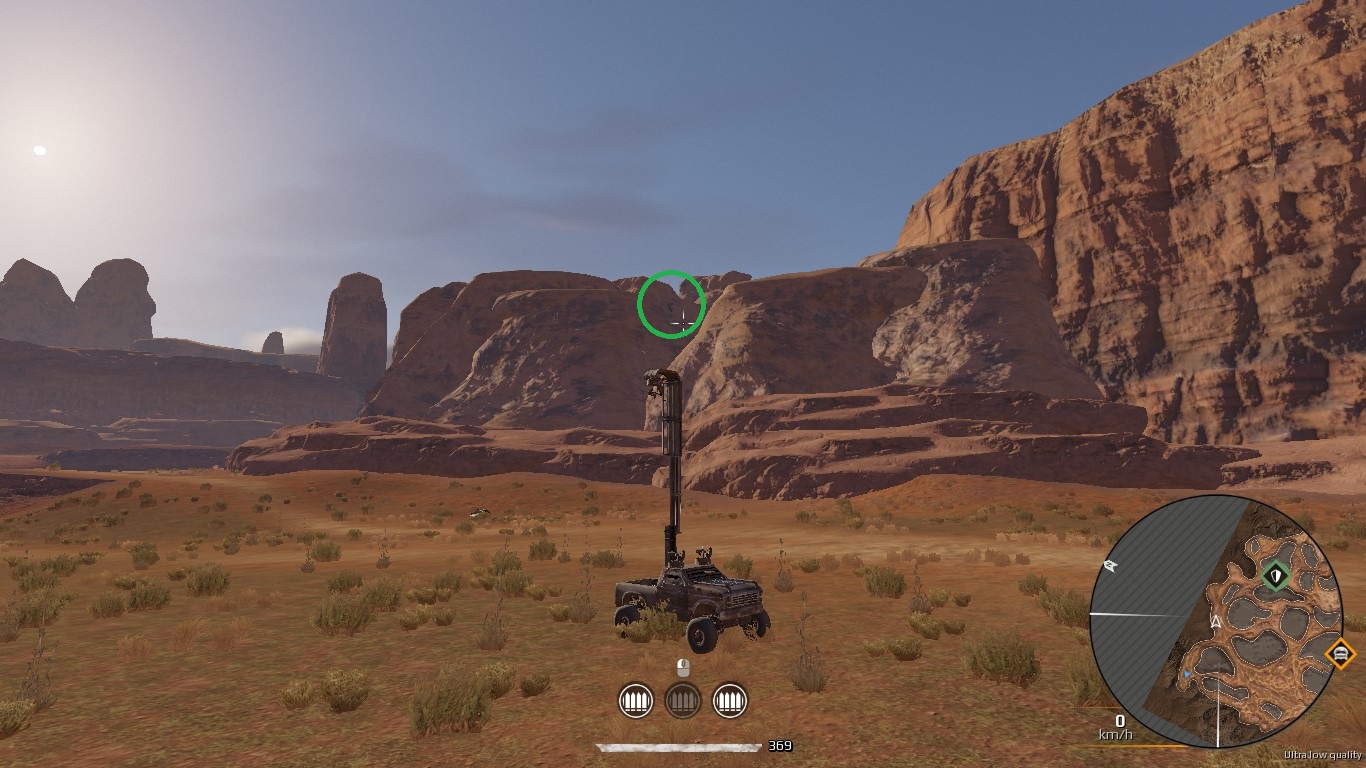Click the dimmed middle ammo weapon icon
1366x768 pixels.
(x=682, y=700)
